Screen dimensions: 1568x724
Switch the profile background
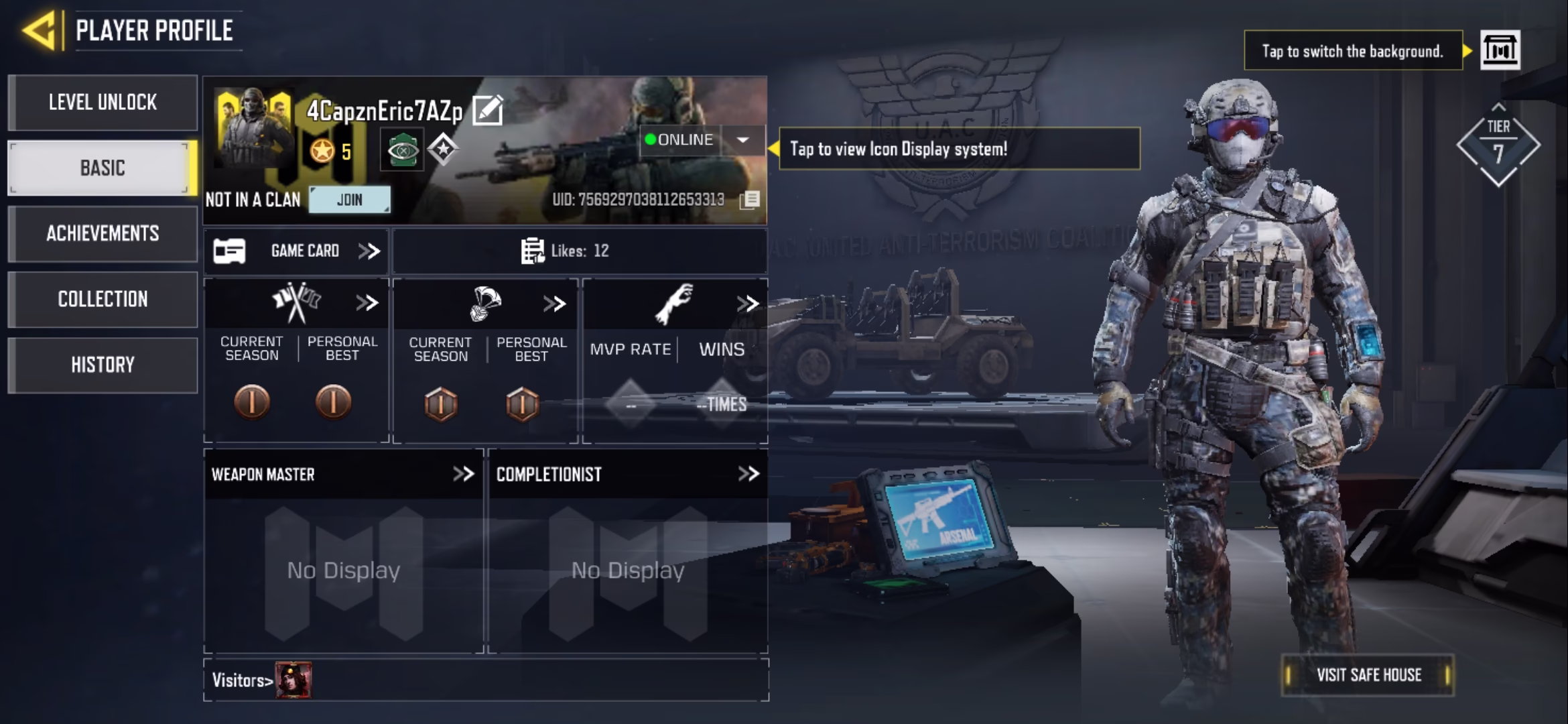click(x=1500, y=50)
